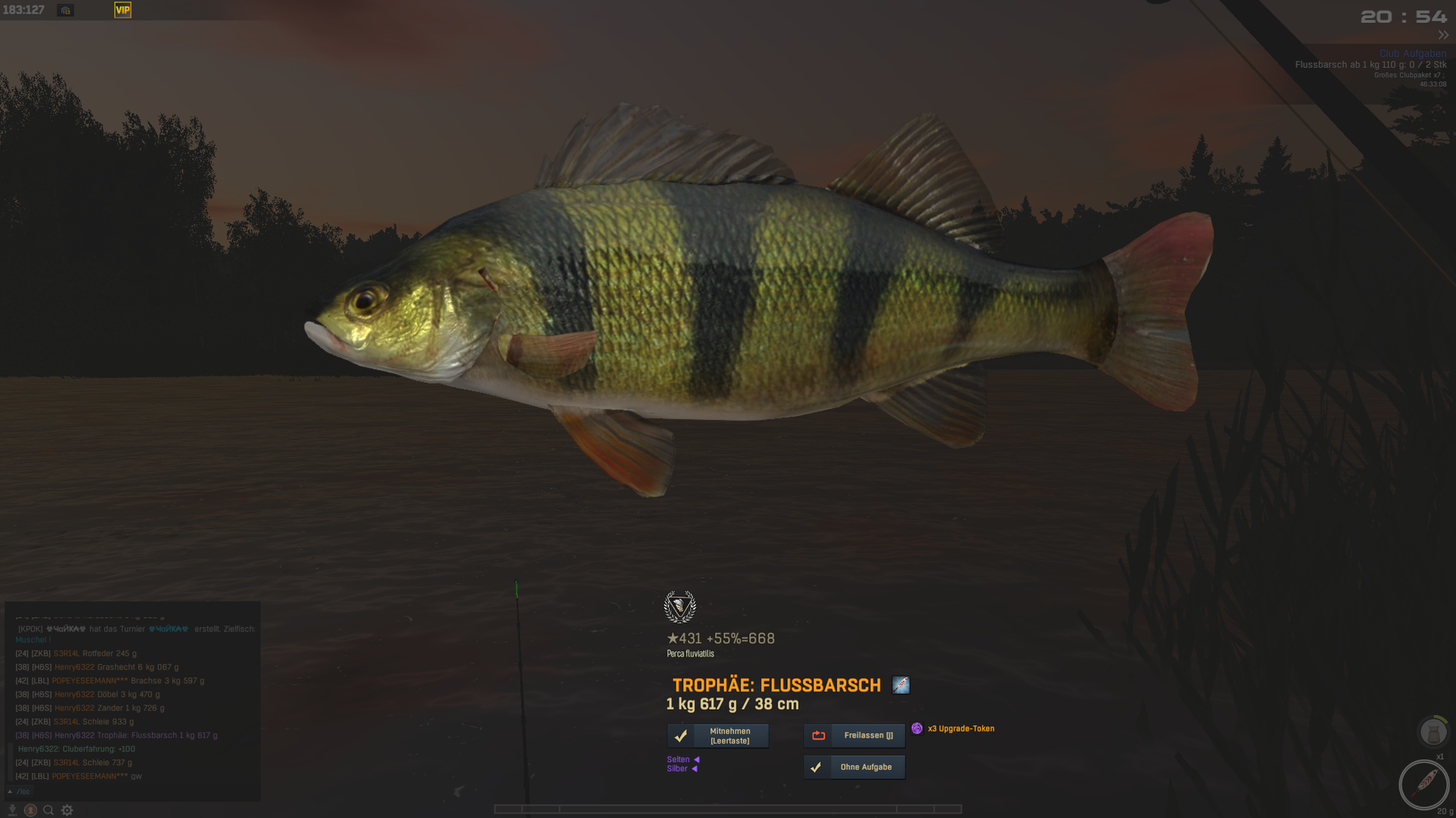Release the perch via the Freilassen button
1456x818 pixels.
[854, 735]
